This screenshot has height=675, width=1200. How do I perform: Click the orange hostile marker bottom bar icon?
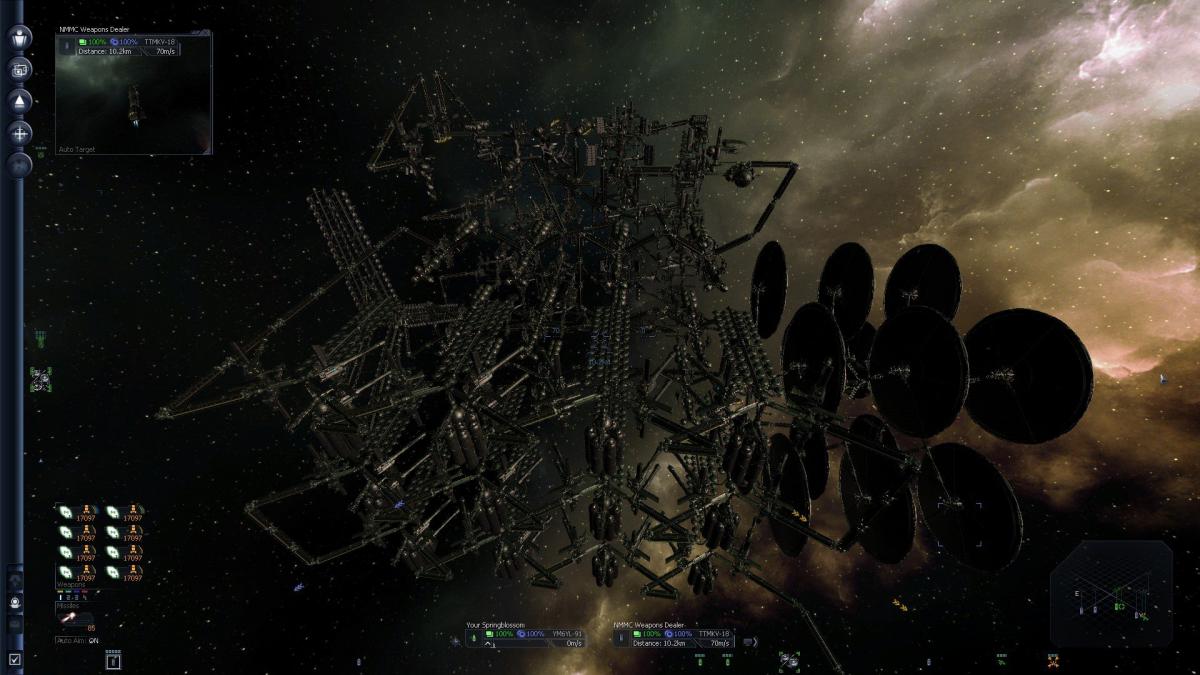(1052, 660)
